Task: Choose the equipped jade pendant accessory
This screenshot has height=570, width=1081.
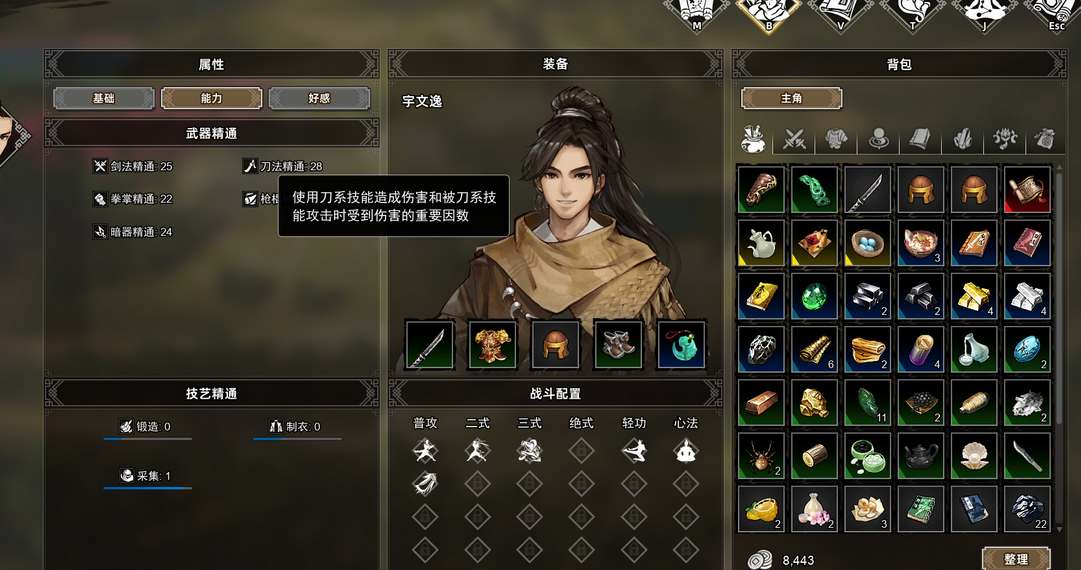Action: [681, 345]
